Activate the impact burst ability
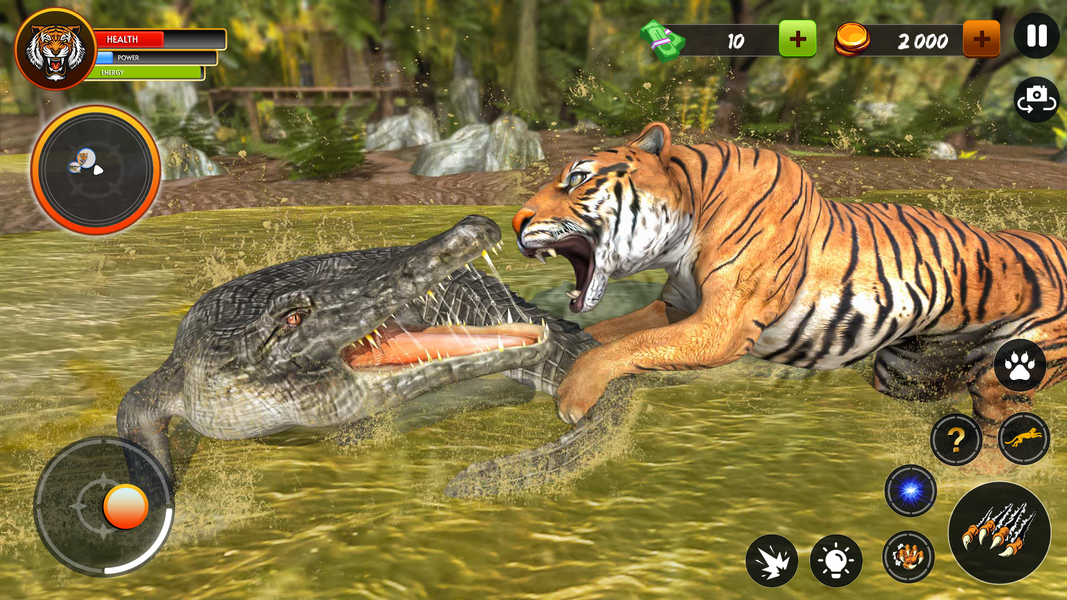This screenshot has width=1067, height=600. click(x=771, y=560)
